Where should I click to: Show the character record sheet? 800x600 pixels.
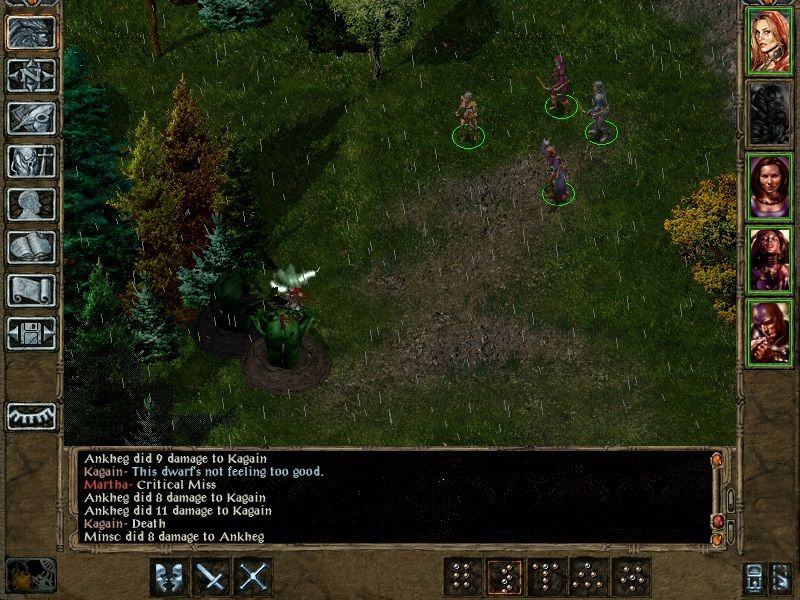click(x=31, y=204)
